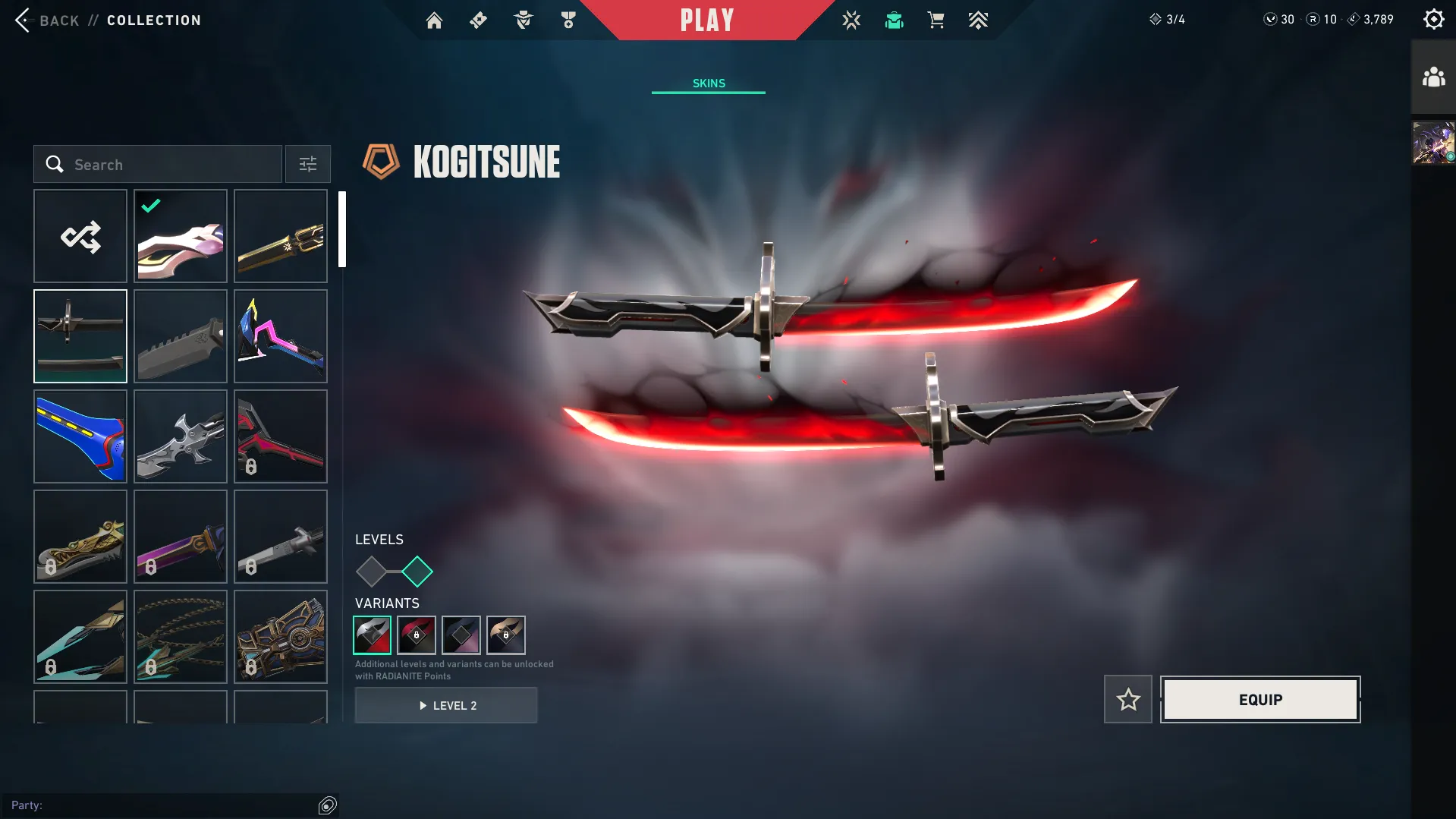Open the Agents menu icon
1456x819 pixels.
point(522,20)
